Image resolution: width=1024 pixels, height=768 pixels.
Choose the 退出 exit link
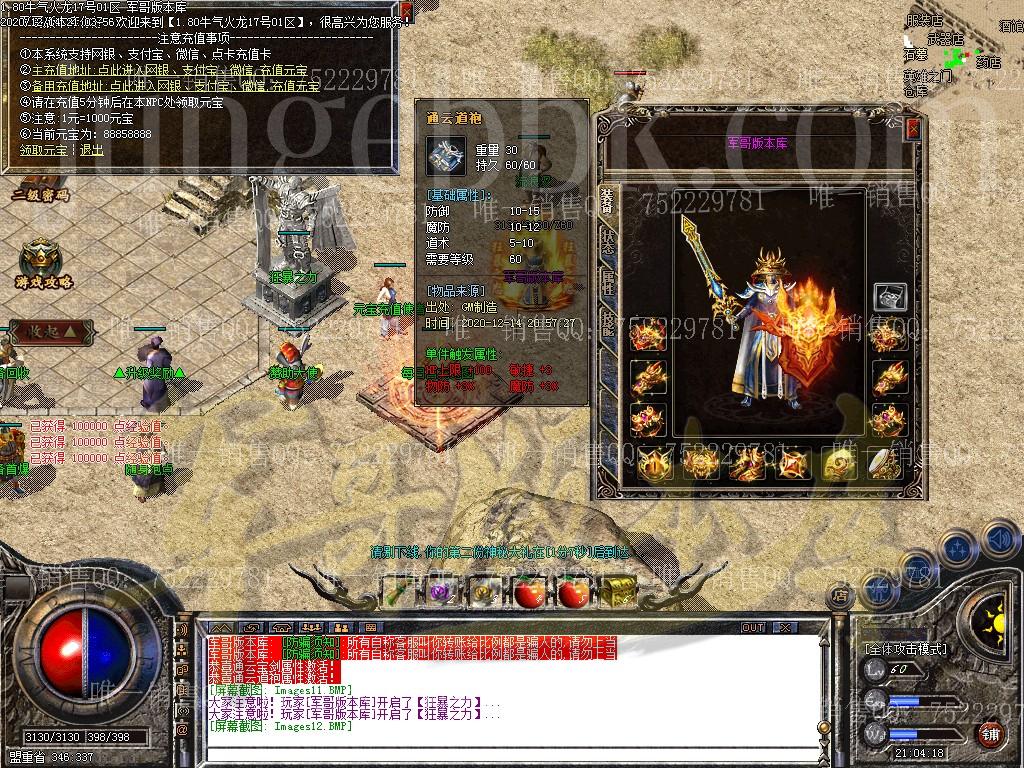pos(91,149)
